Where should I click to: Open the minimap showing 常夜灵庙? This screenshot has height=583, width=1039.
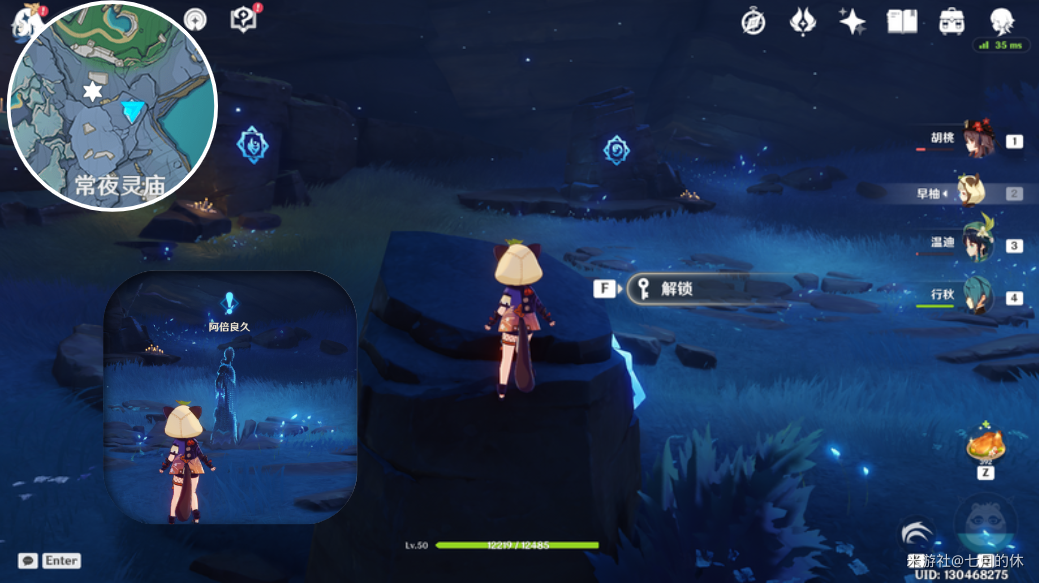tap(112, 106)
